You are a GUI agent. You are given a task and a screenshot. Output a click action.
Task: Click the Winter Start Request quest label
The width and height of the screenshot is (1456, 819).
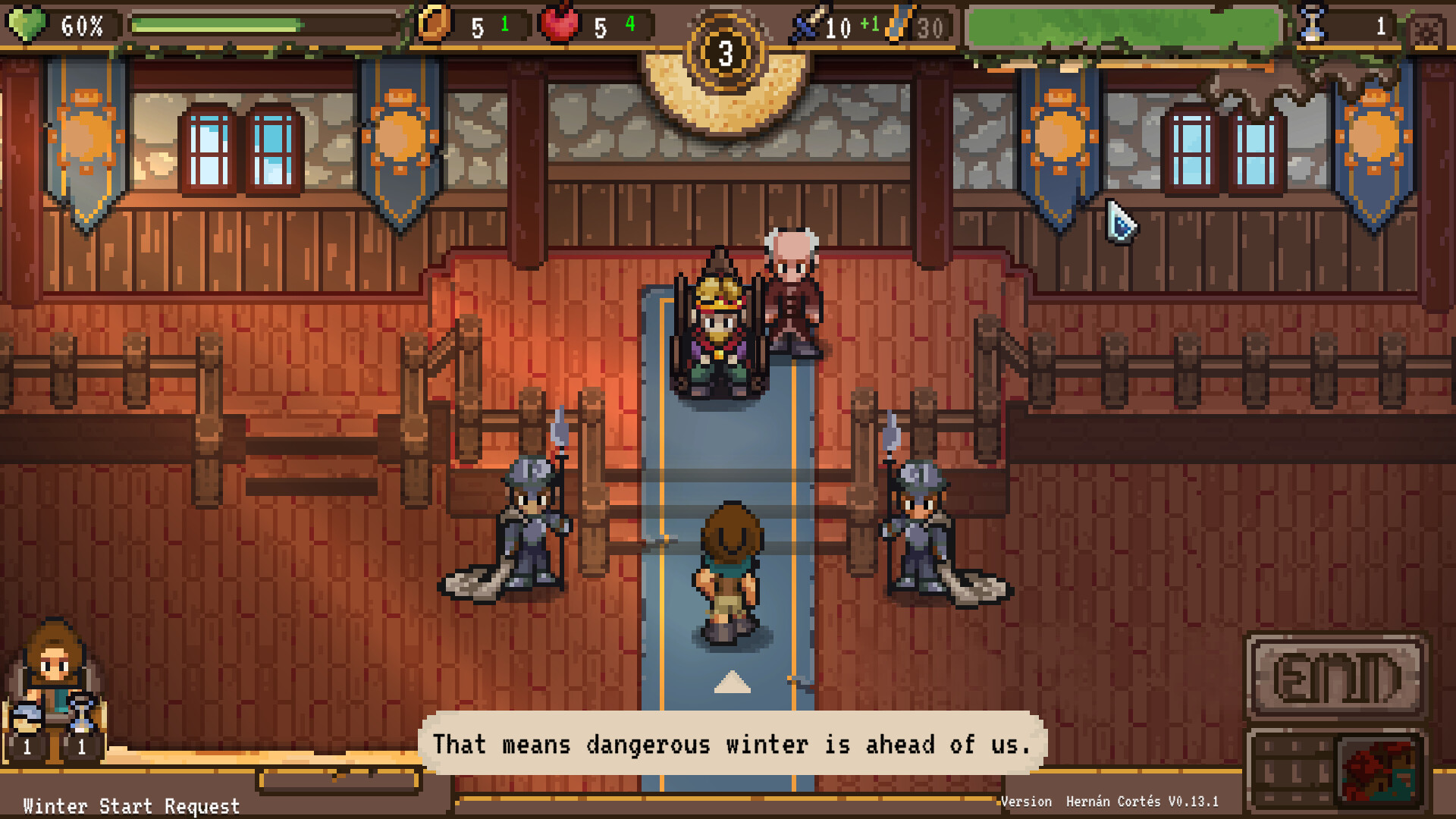pyautogui.click(x=129, y=806)
